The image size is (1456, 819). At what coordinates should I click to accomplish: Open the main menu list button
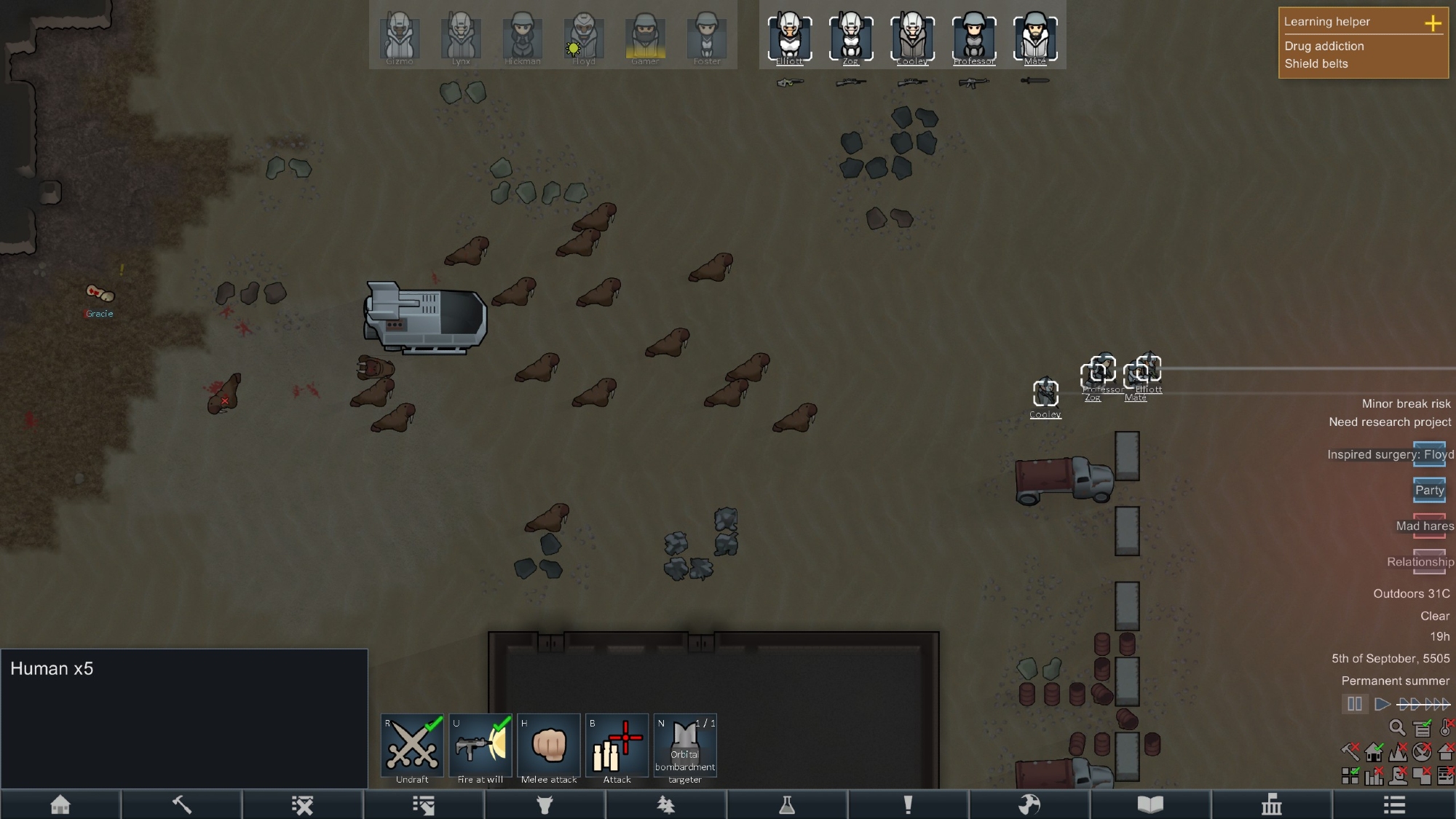(x=1394, y=804)
